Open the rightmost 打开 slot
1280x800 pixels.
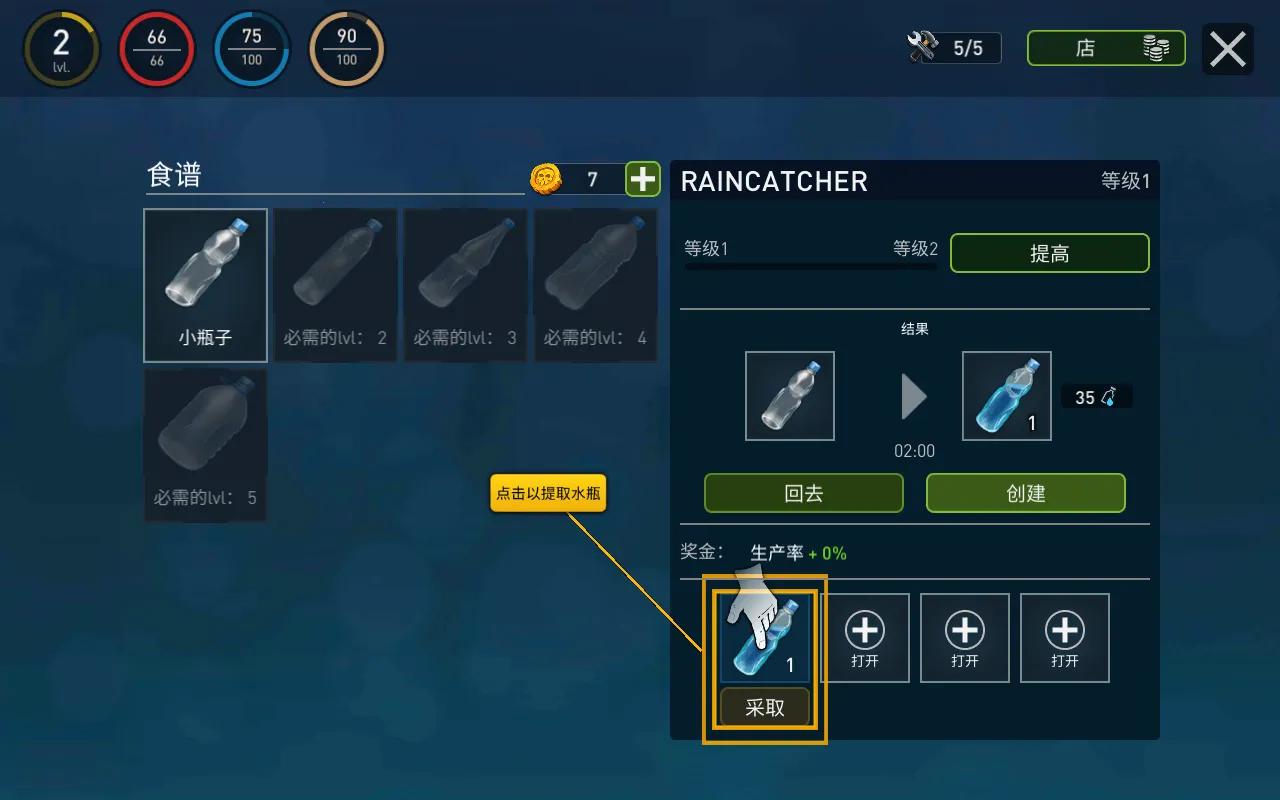point(1064,637)
